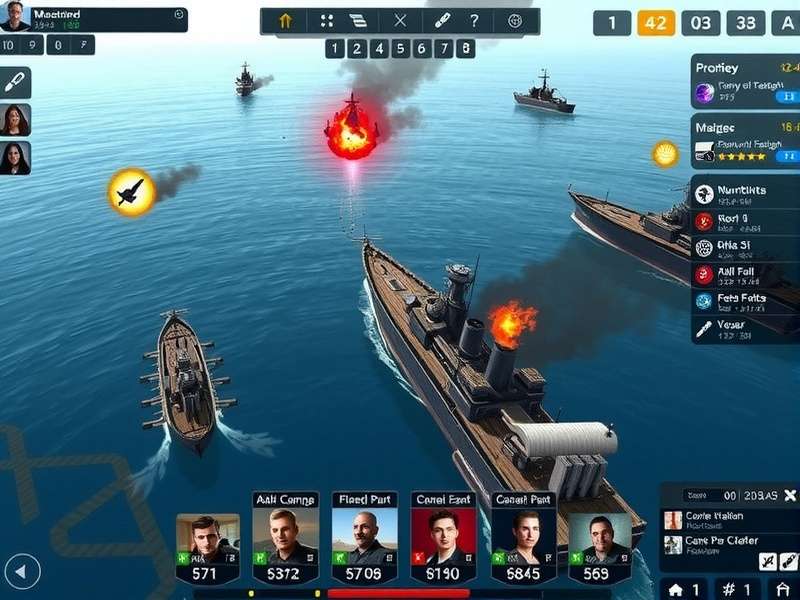Switch to the 03 tab
Viewport: 800px width, 600px height.
[701, 23]
